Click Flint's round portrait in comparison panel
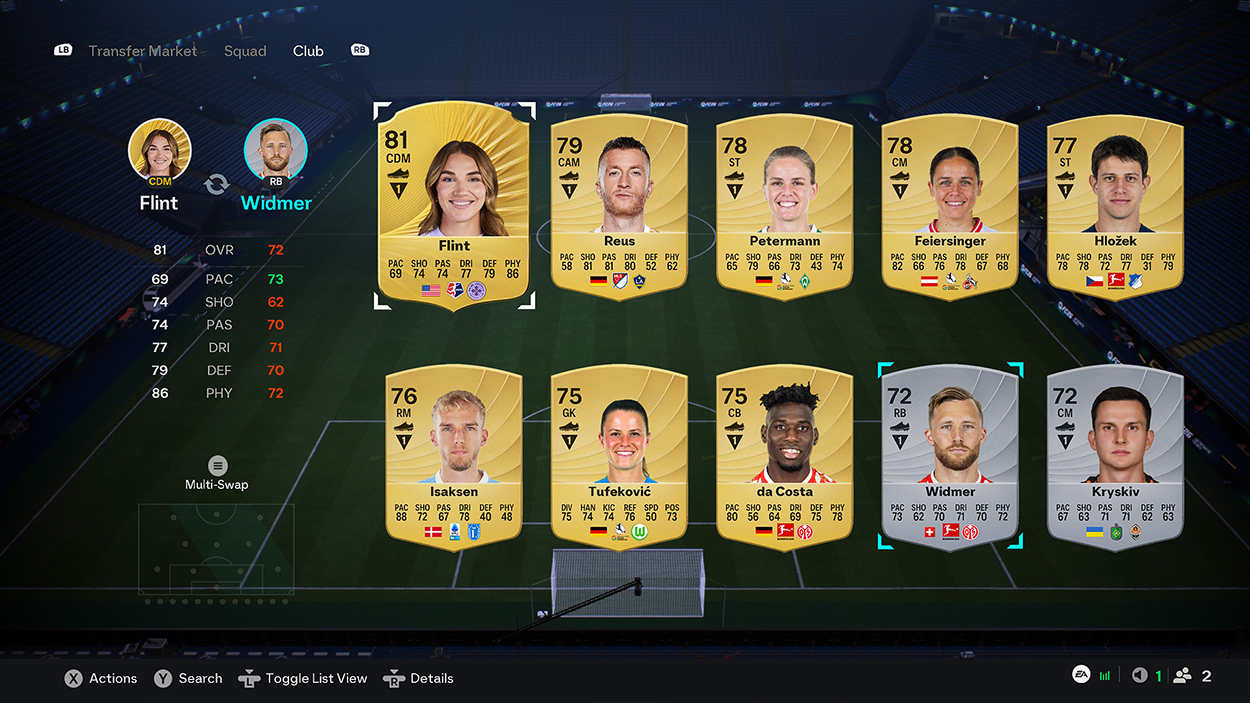This screenshot has width=1250, height=703. (159, 150)
